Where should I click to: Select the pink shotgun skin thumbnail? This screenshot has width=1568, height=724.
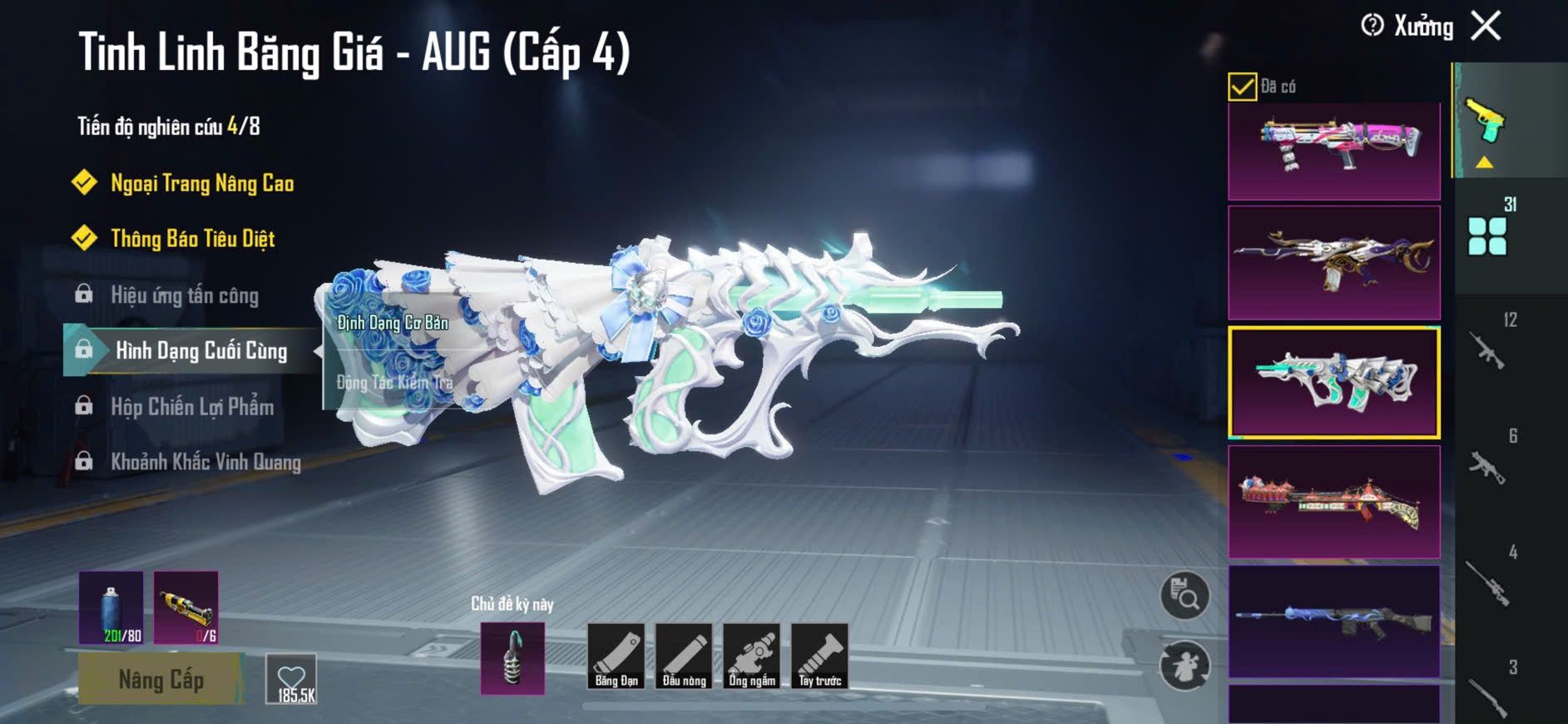click(x=1333, y=151)
